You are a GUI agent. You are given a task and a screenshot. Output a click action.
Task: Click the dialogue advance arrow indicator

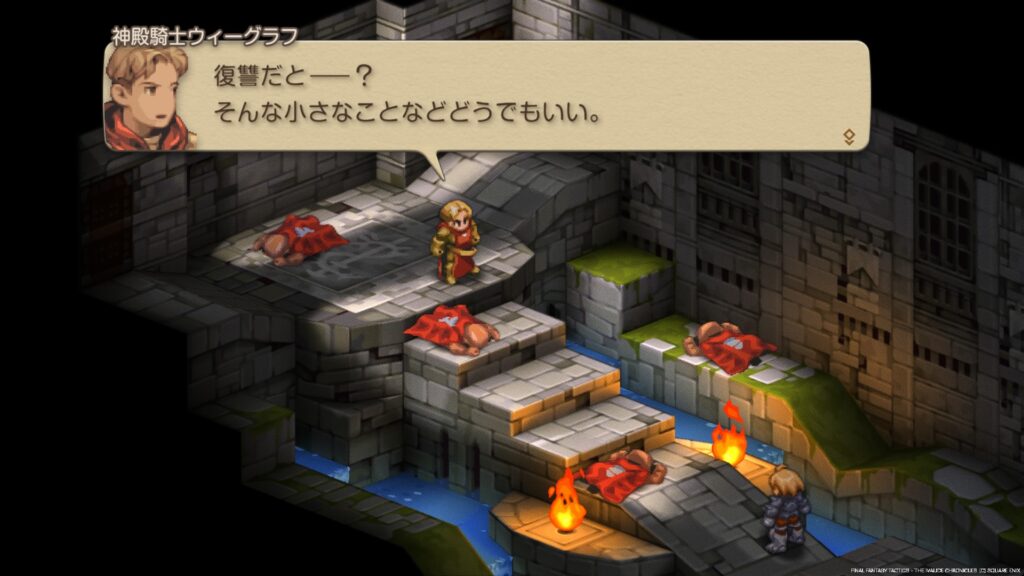(849, 136)
